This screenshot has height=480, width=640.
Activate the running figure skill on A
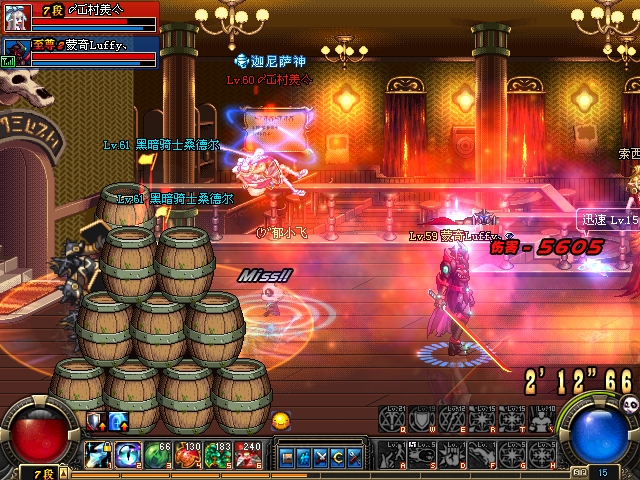coord(393,453)
